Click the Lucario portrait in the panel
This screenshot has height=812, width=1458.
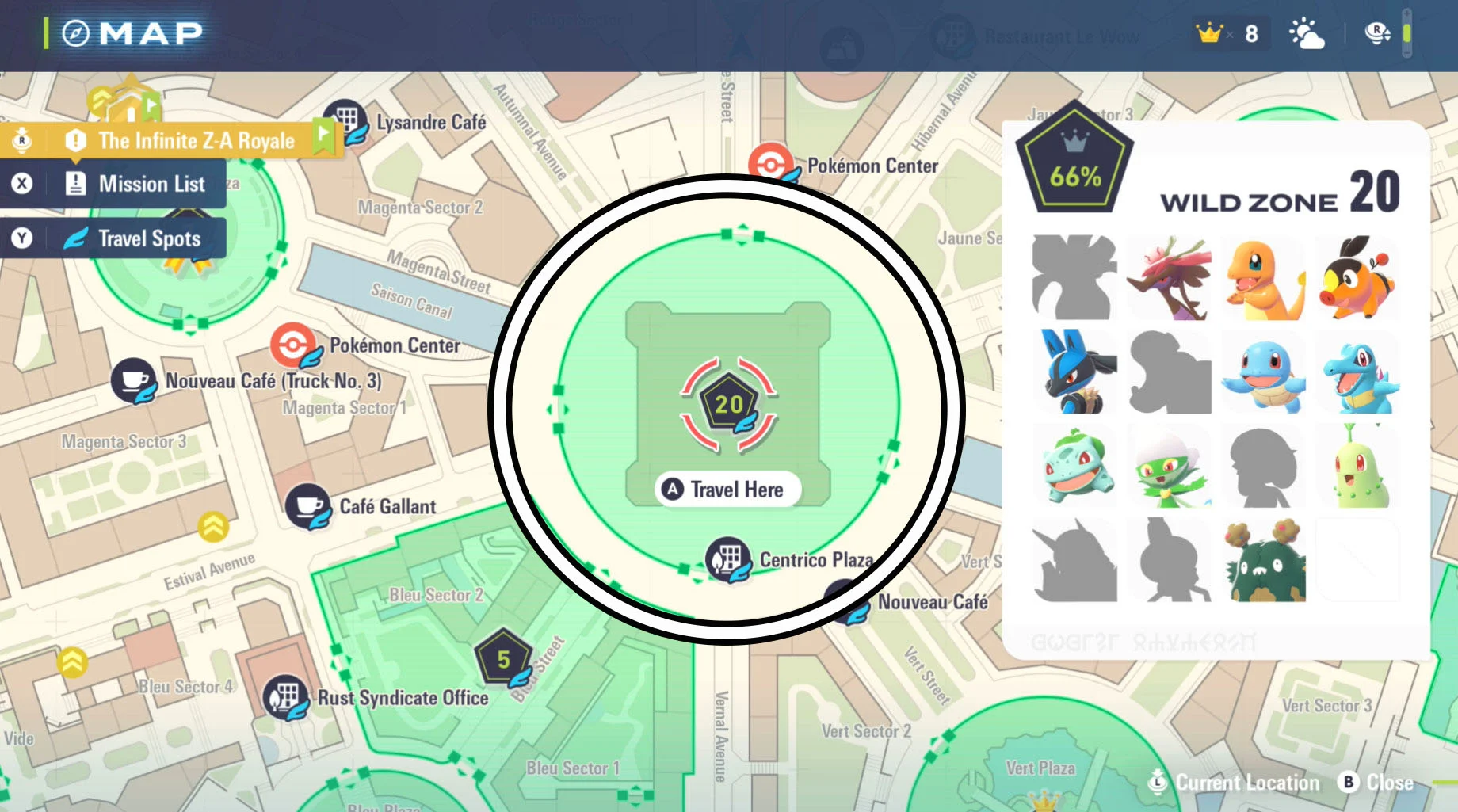(x=1075, y=372)
